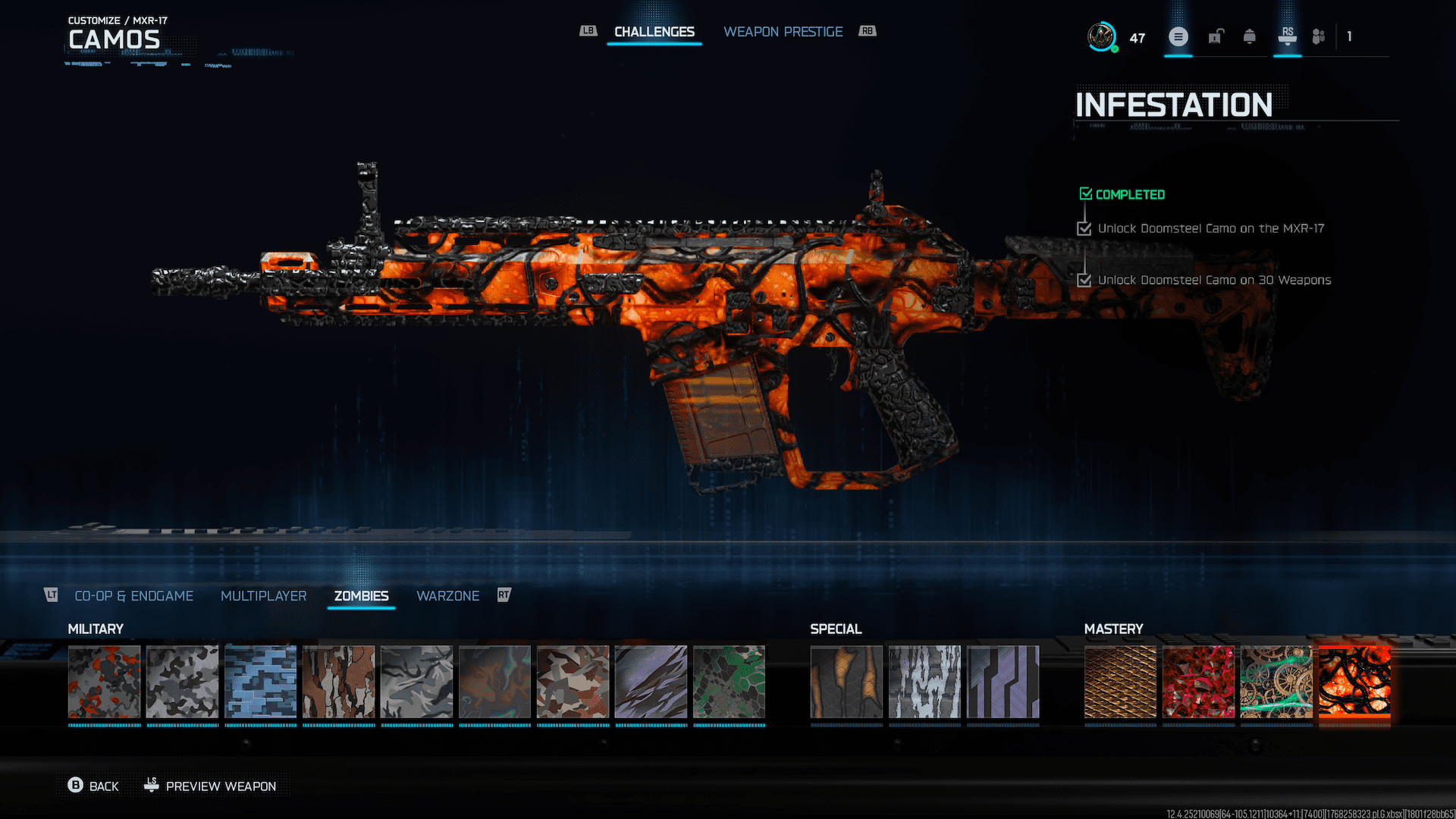The height and width of the screenshot is (819, 1456).
Task: Select the green hexagon scale camo
Action: click(729, 682)
